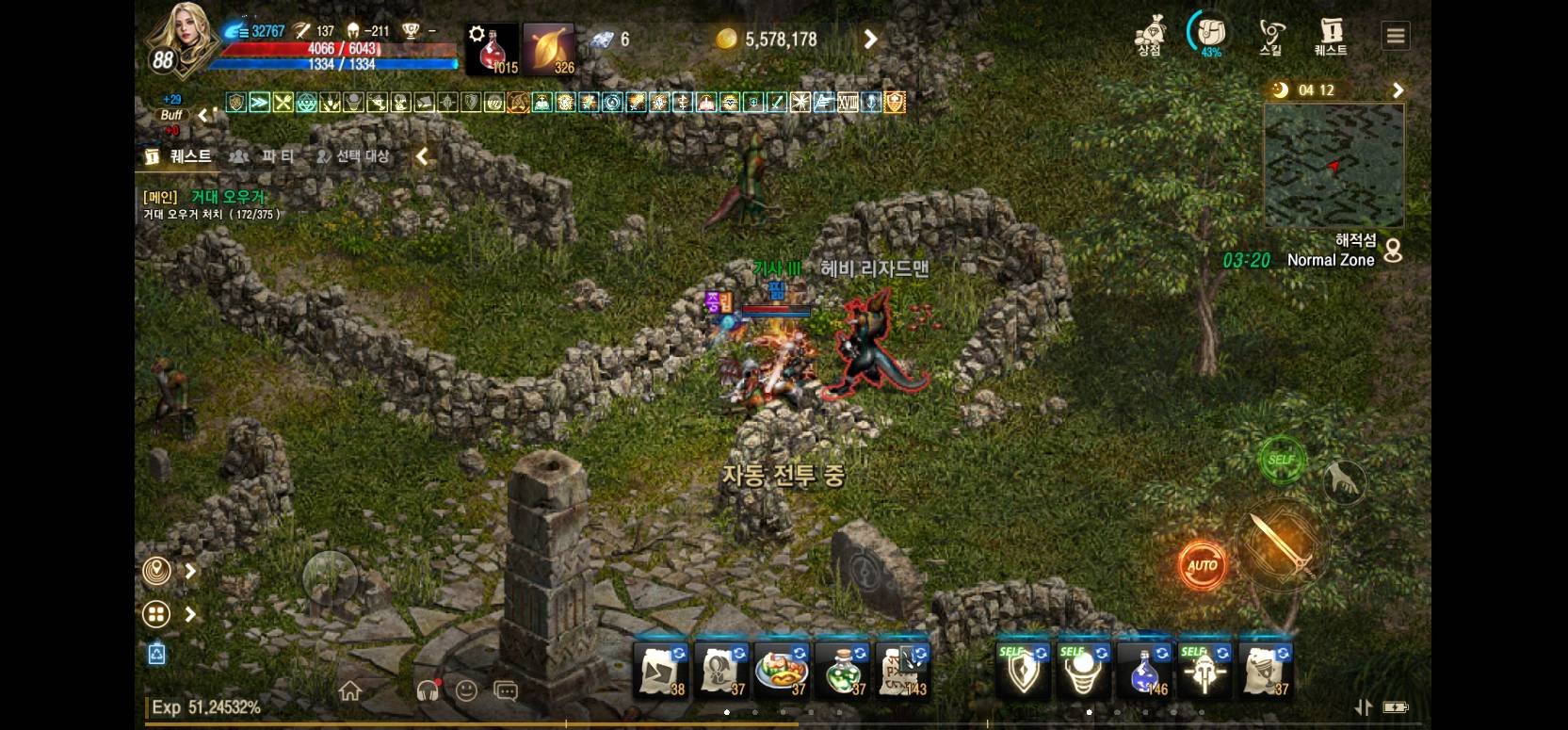Tap the sword attack button

pos(1281,544)
